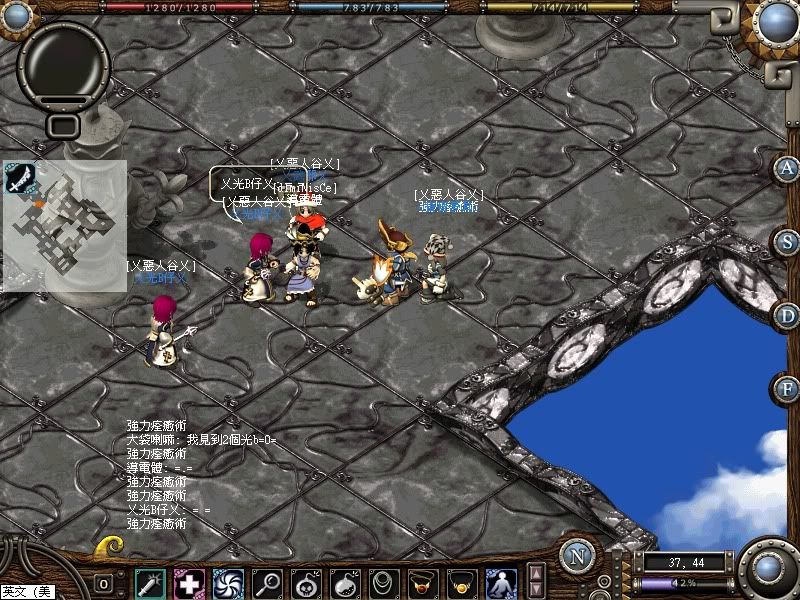Click the S shortcut button
Image resolution: width=800 pixels, height=600 pixels.
point(787,241)
